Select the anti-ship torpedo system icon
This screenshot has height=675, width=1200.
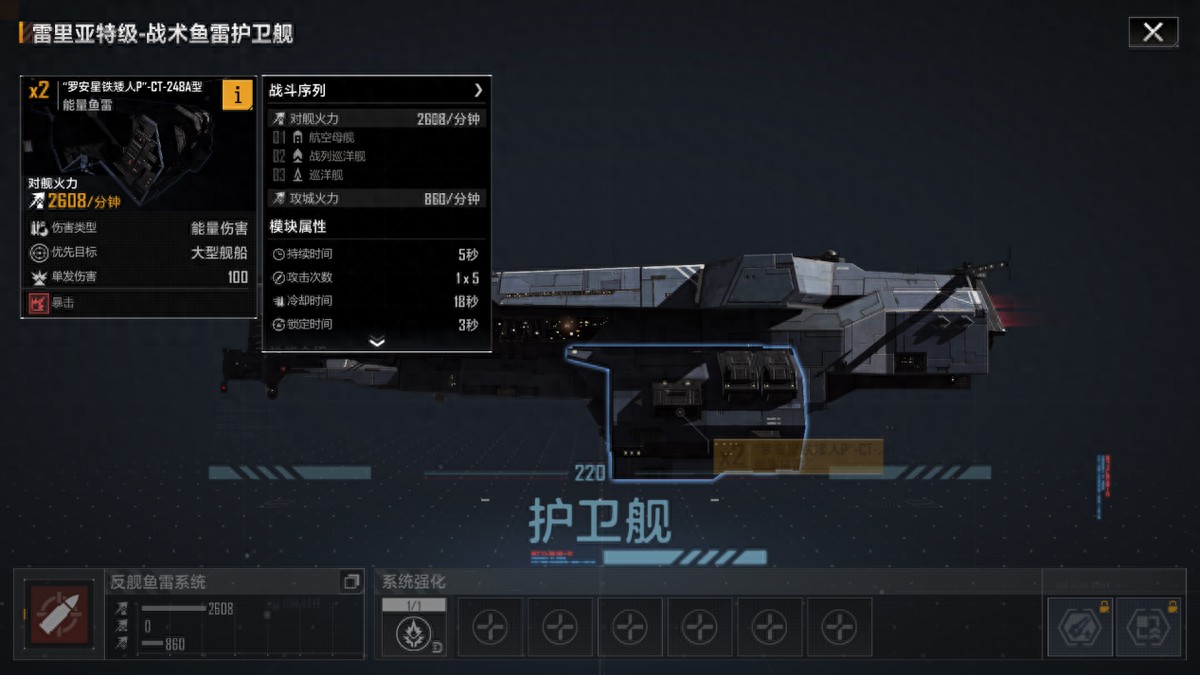[59, 614]
